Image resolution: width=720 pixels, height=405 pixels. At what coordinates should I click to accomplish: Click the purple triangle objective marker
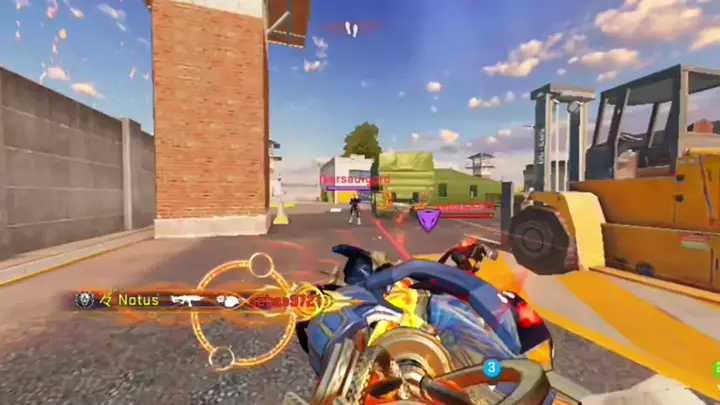pyautogui.click(x=428, y=219)
